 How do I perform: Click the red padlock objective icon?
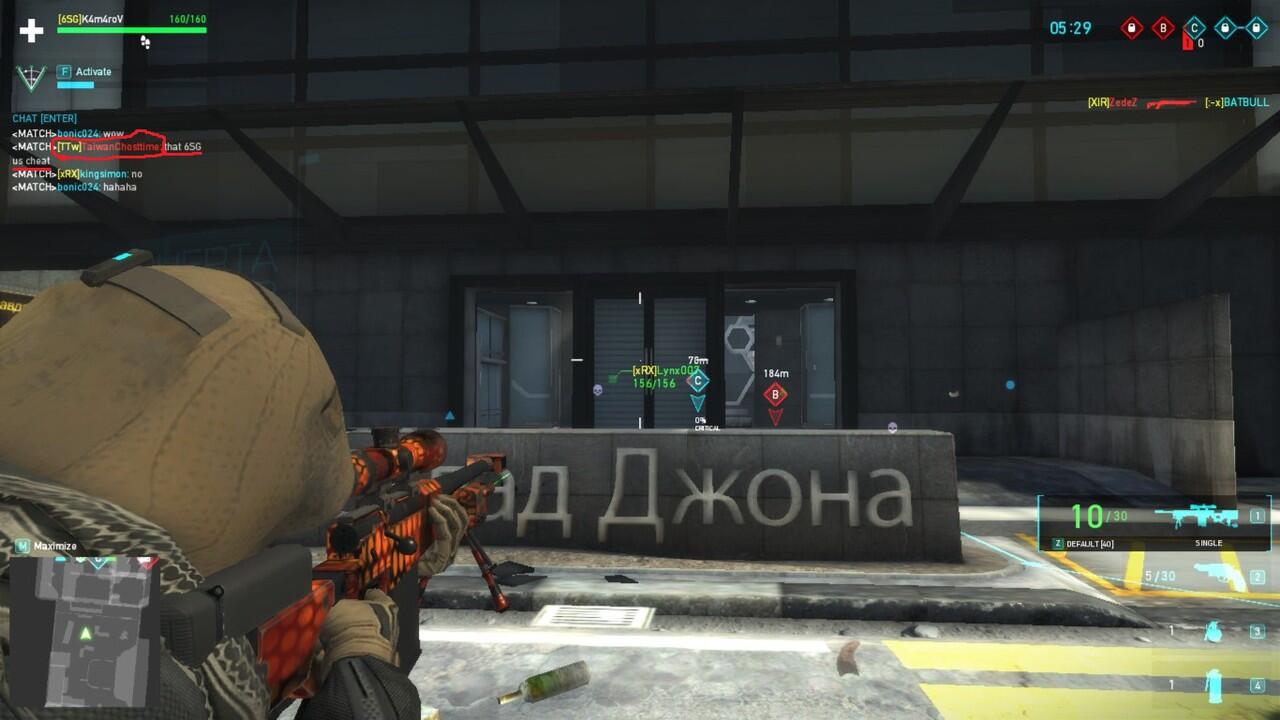[x=1131, y=28]
